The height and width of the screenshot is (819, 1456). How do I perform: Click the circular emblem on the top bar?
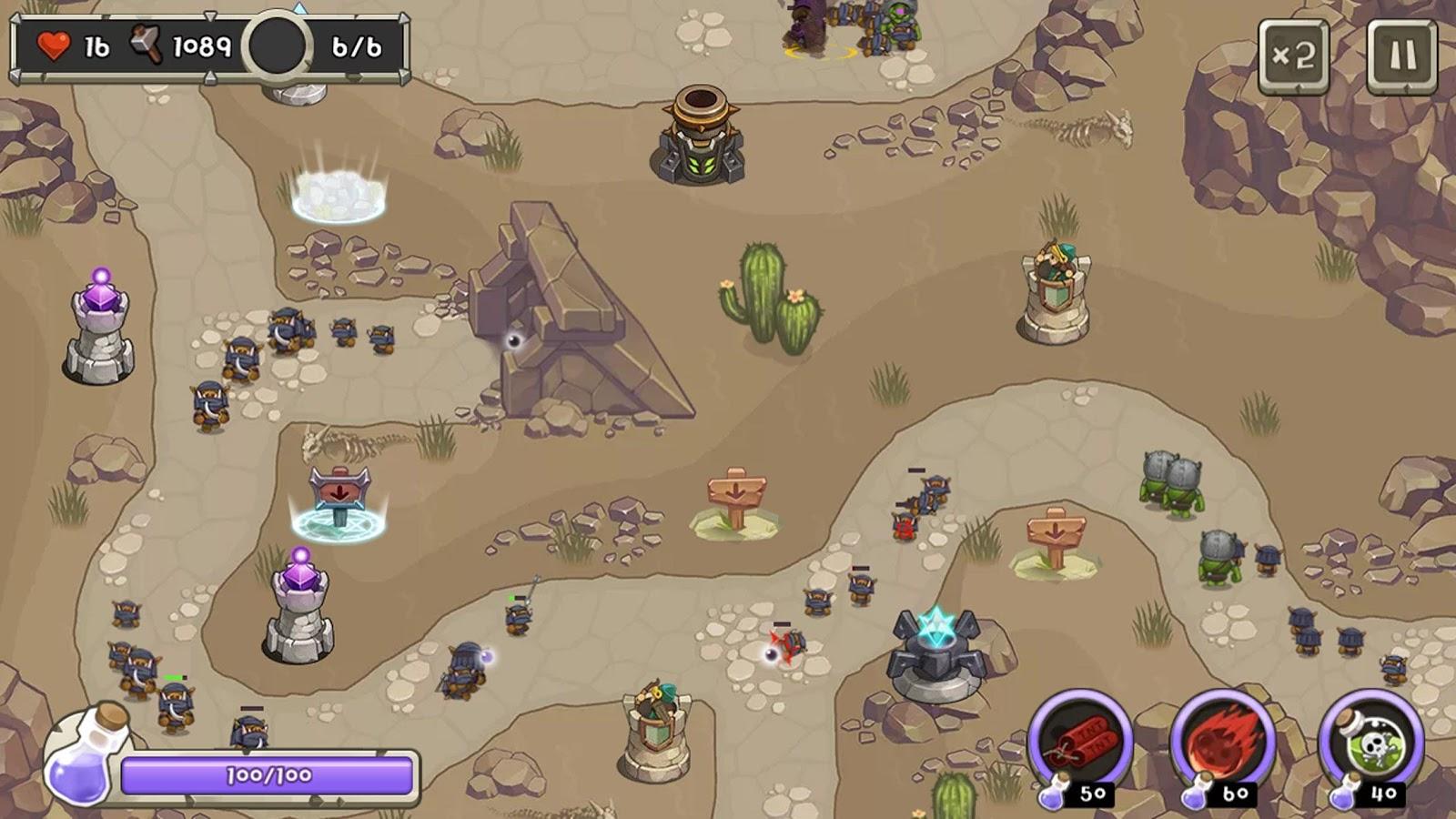pos(277,44)
